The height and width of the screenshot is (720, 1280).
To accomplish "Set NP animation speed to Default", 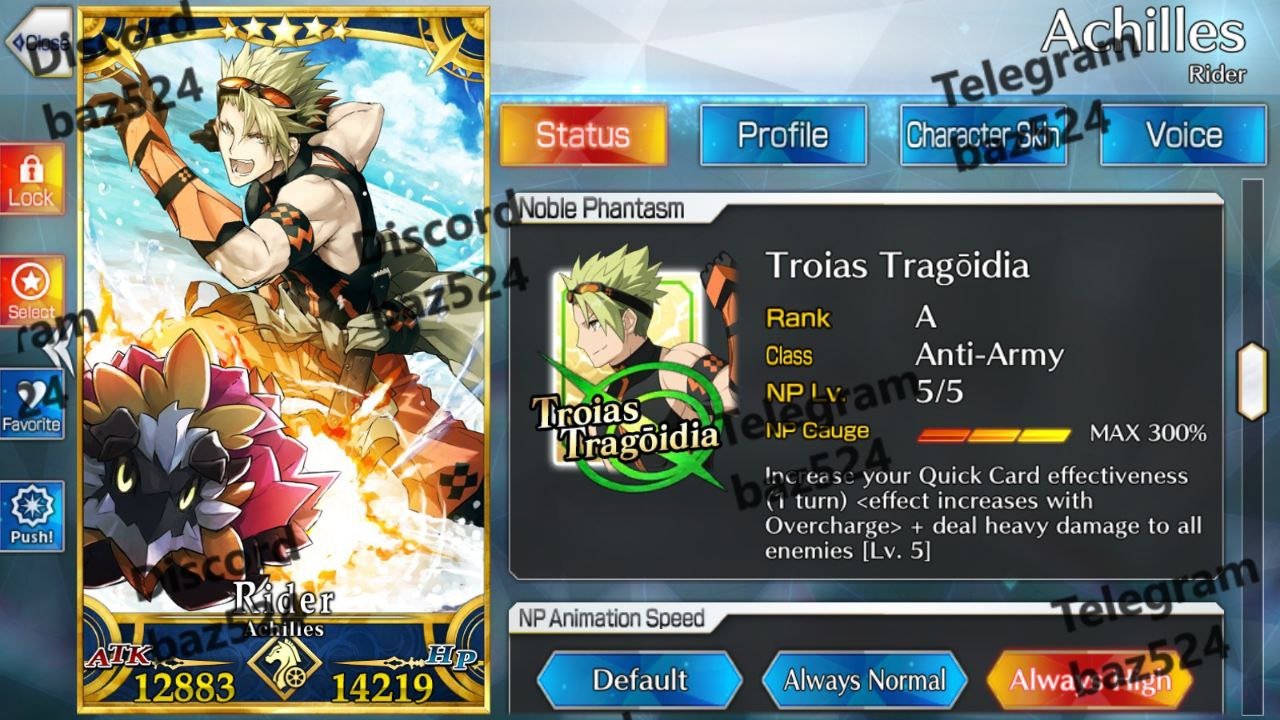I will [x=640, y=681].
